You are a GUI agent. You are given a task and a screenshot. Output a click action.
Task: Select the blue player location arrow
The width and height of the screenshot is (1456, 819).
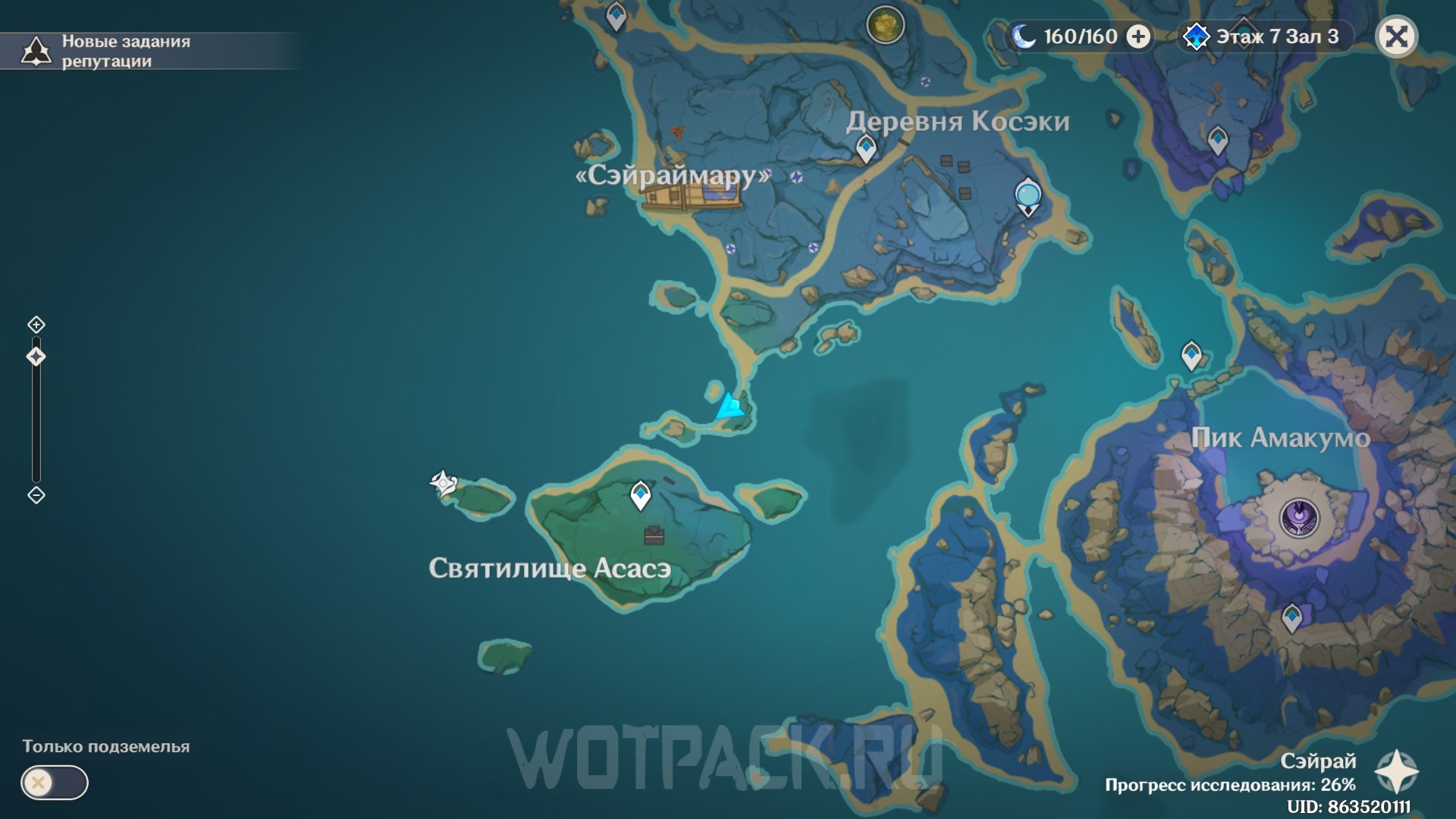click(730, 406)
